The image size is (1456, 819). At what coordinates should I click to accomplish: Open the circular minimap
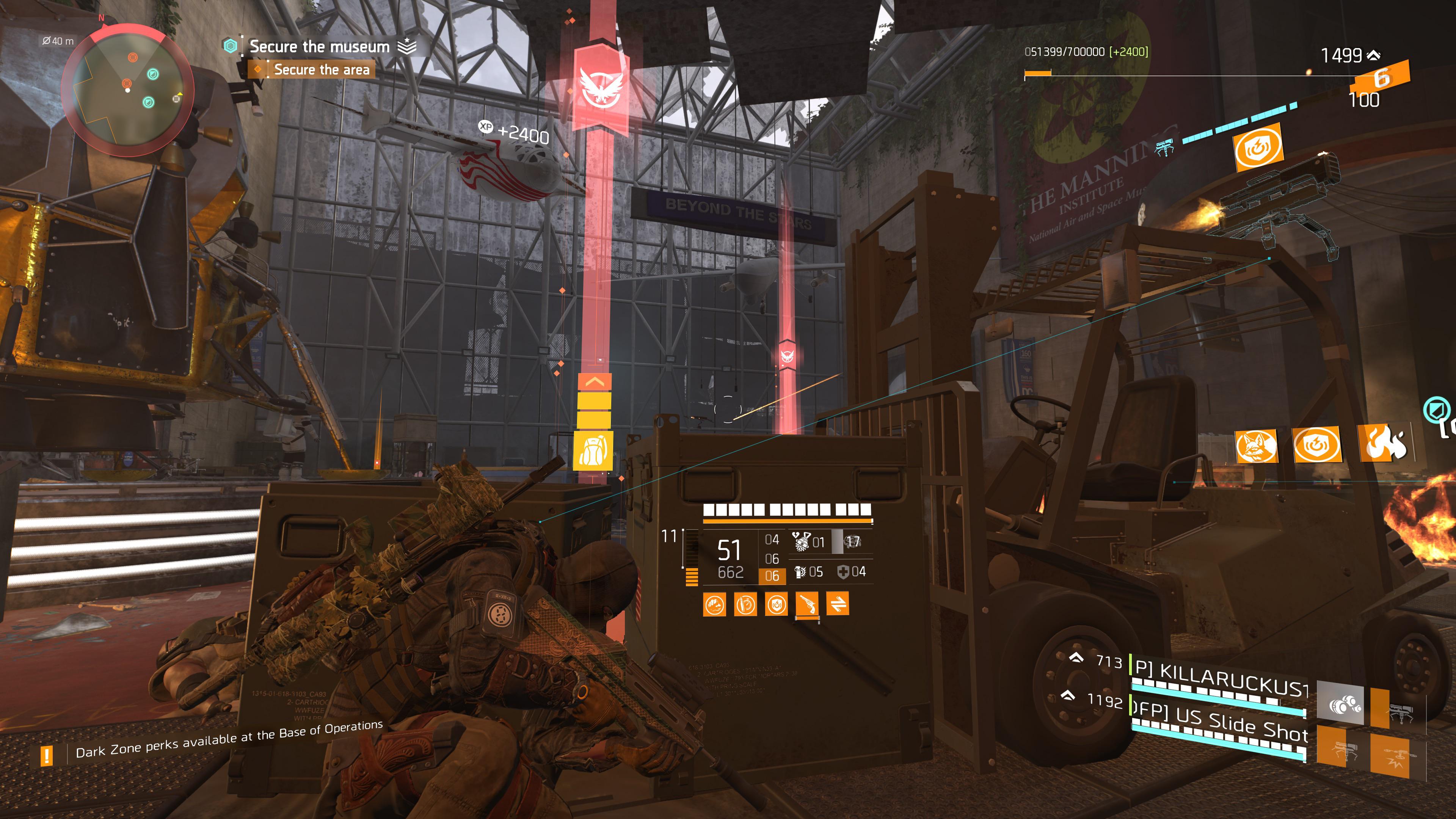pyautogui.click(x=127, y=89)
